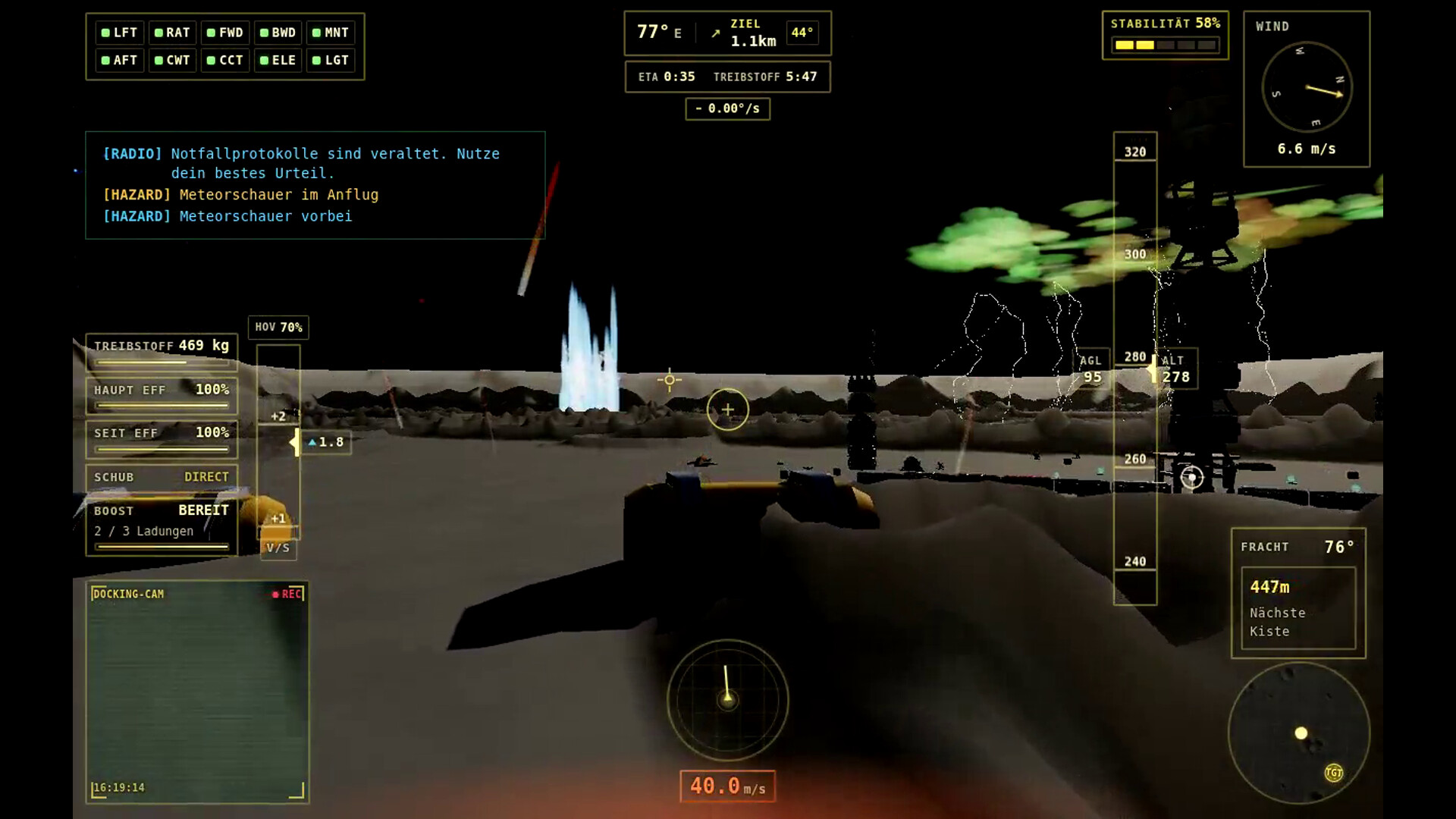Click the REC recording icon on the docking cam

(x=287, y=594)
